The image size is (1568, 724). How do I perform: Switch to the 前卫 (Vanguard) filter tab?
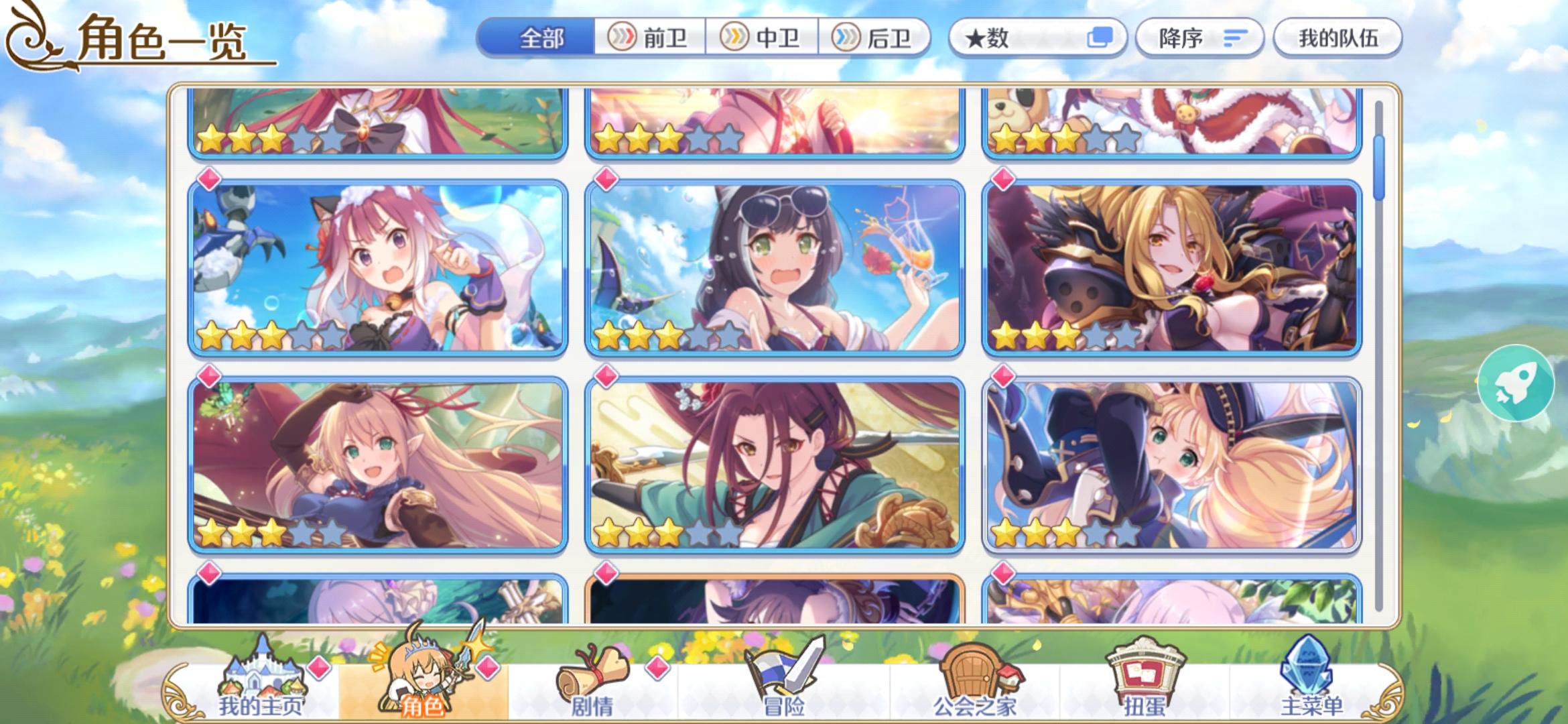pos(650,38)
